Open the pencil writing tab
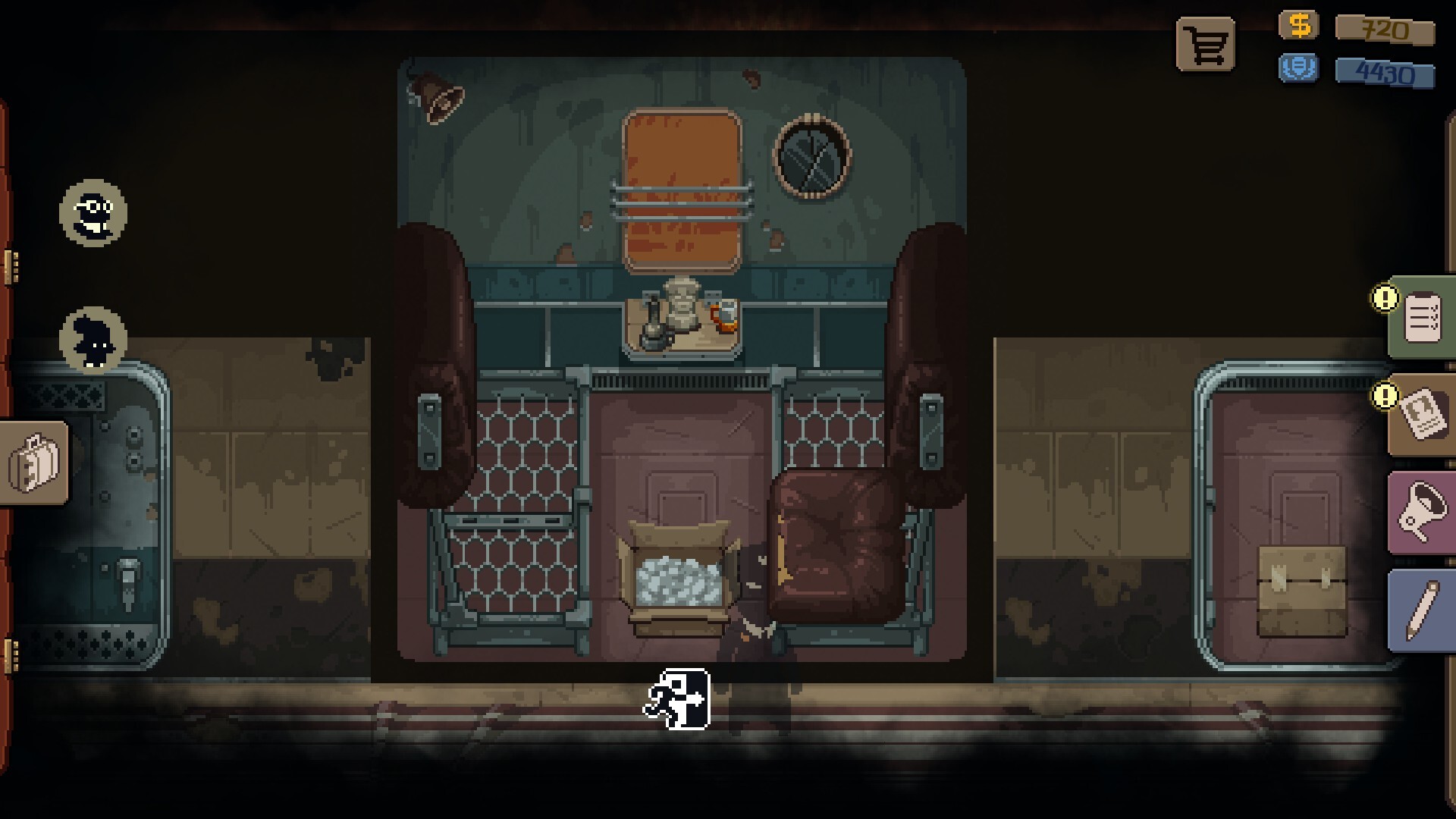Viewport: 1456px width, 819px height. 1421,611
